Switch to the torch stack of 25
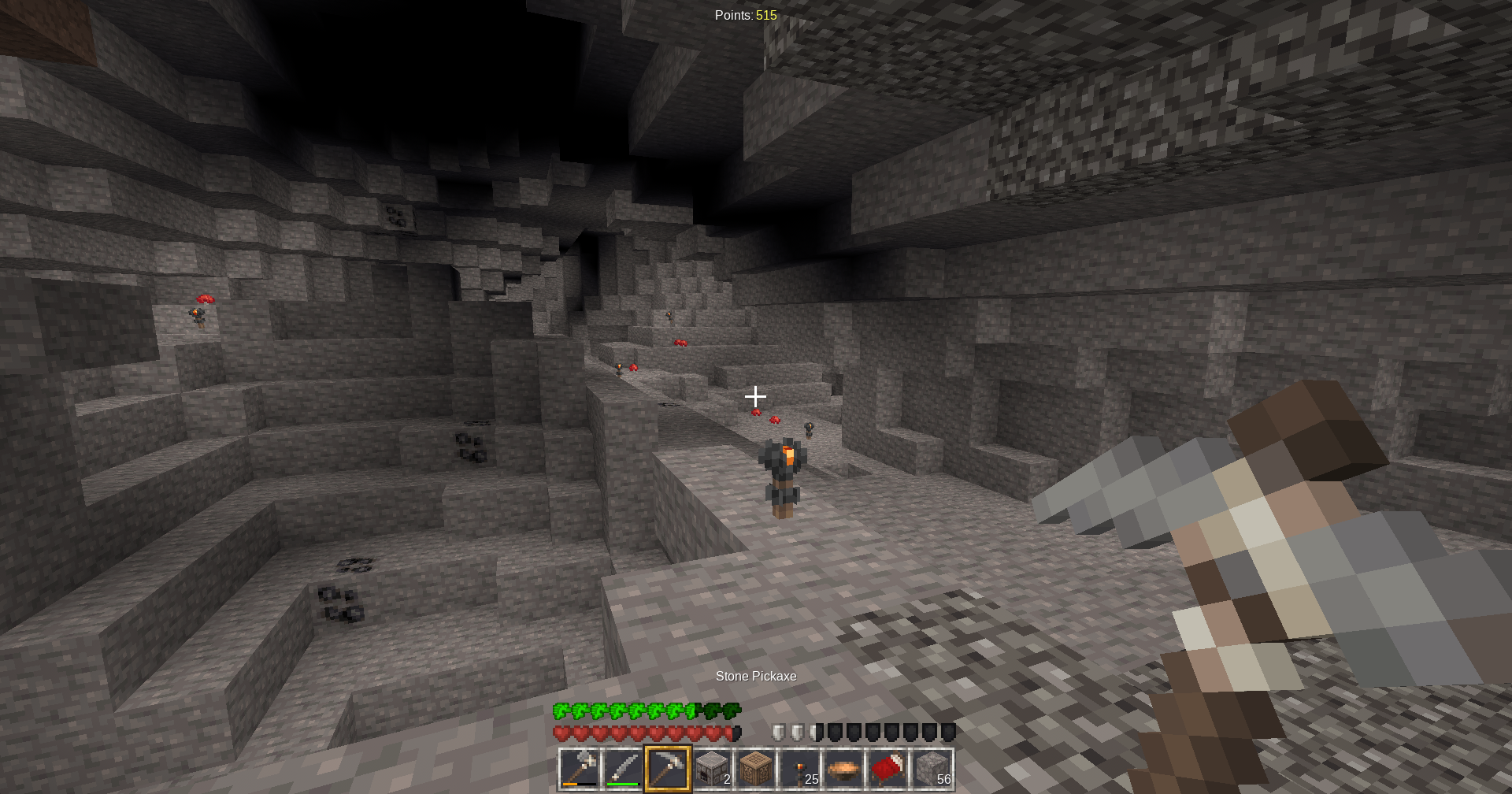The width and height of the screenshot is (1512, 794). (x=800, y=769)
